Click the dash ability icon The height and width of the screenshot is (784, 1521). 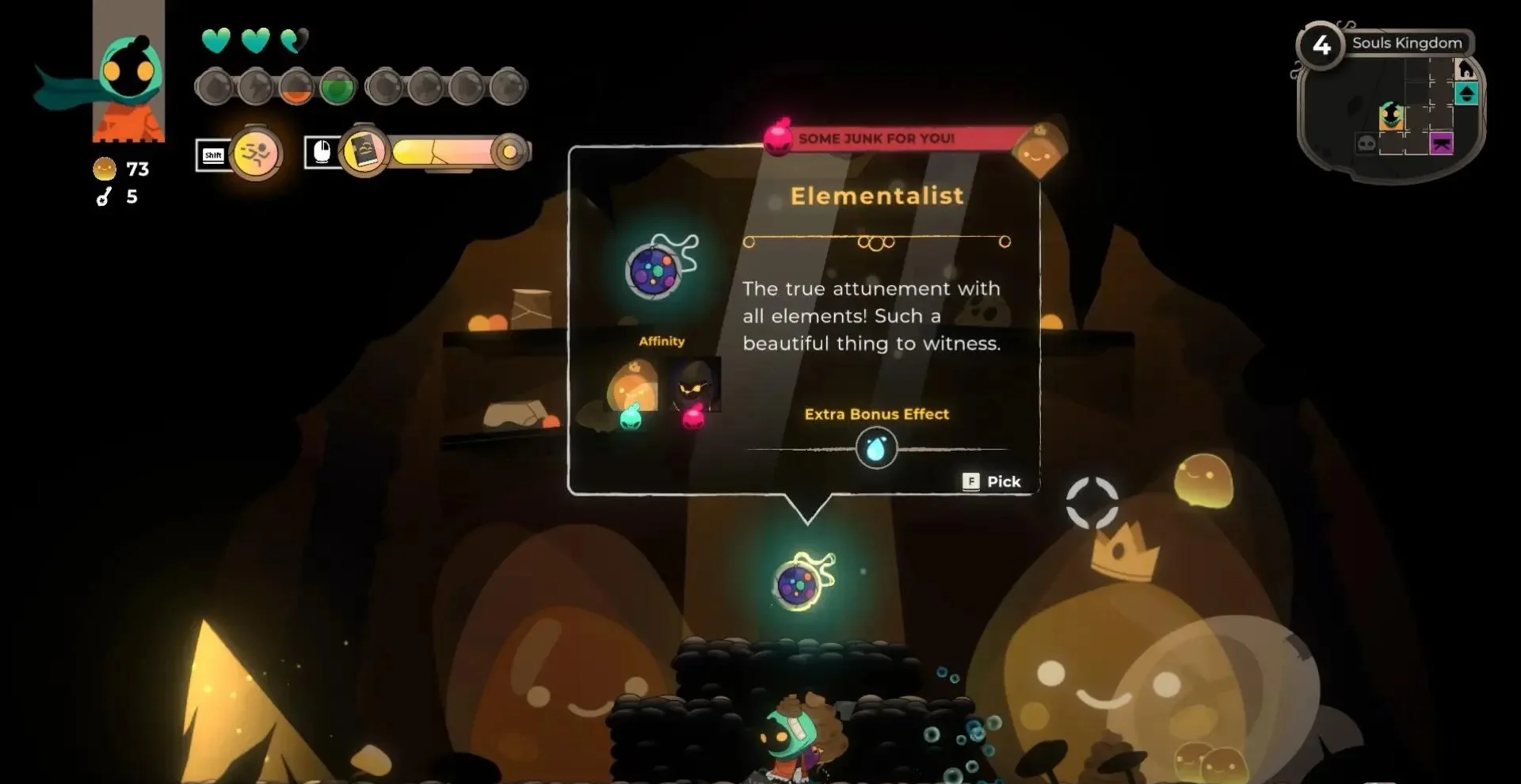[257, 153]
